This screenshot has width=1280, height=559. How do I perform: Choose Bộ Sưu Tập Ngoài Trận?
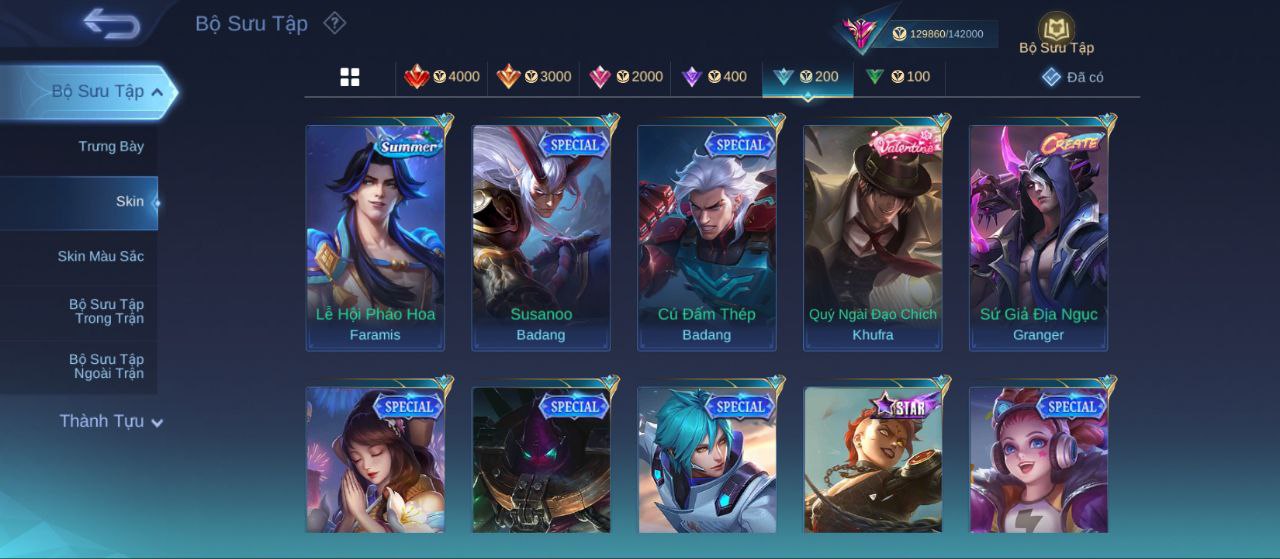[106, 367]
